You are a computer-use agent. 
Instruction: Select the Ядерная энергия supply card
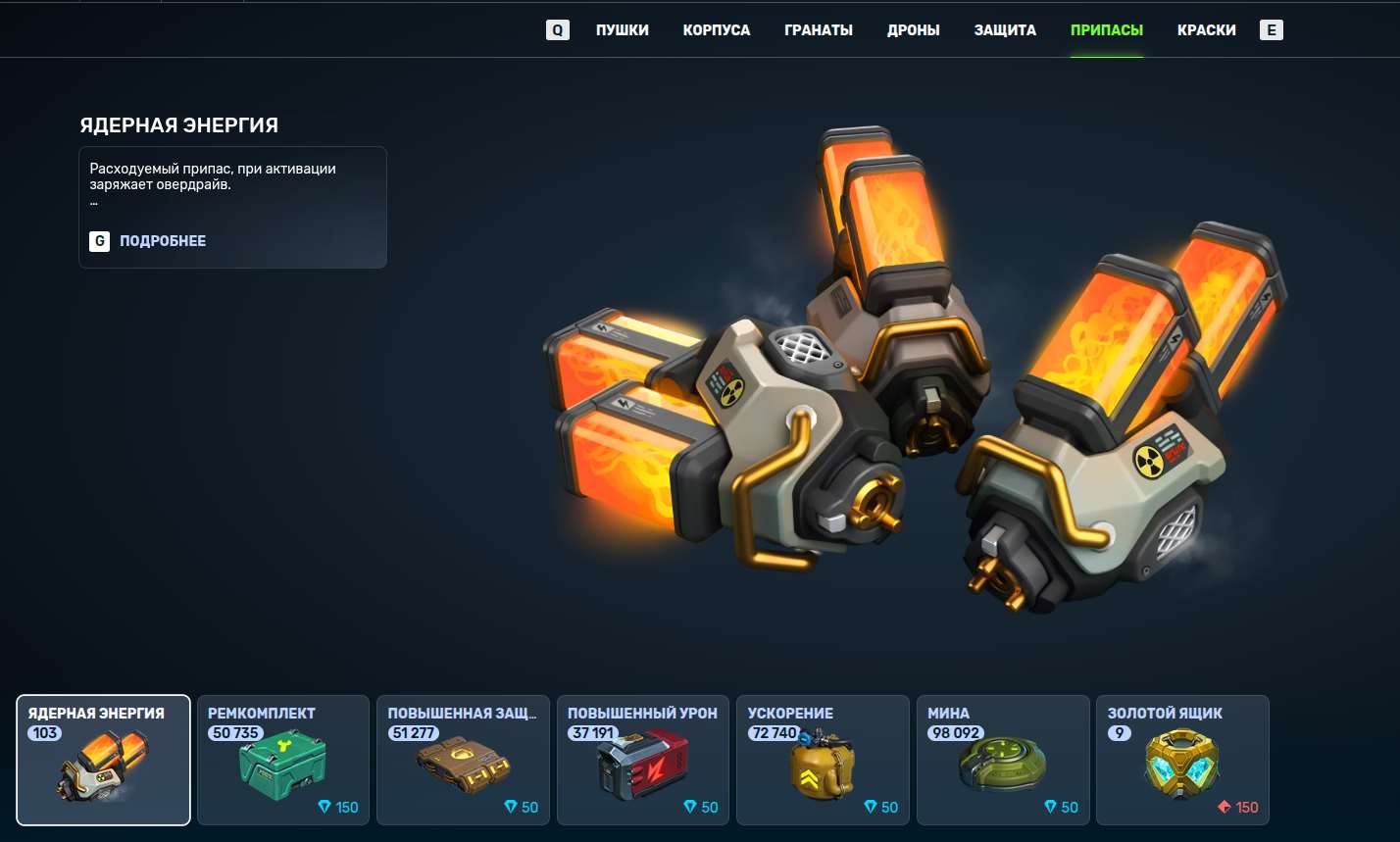[103, 760]
